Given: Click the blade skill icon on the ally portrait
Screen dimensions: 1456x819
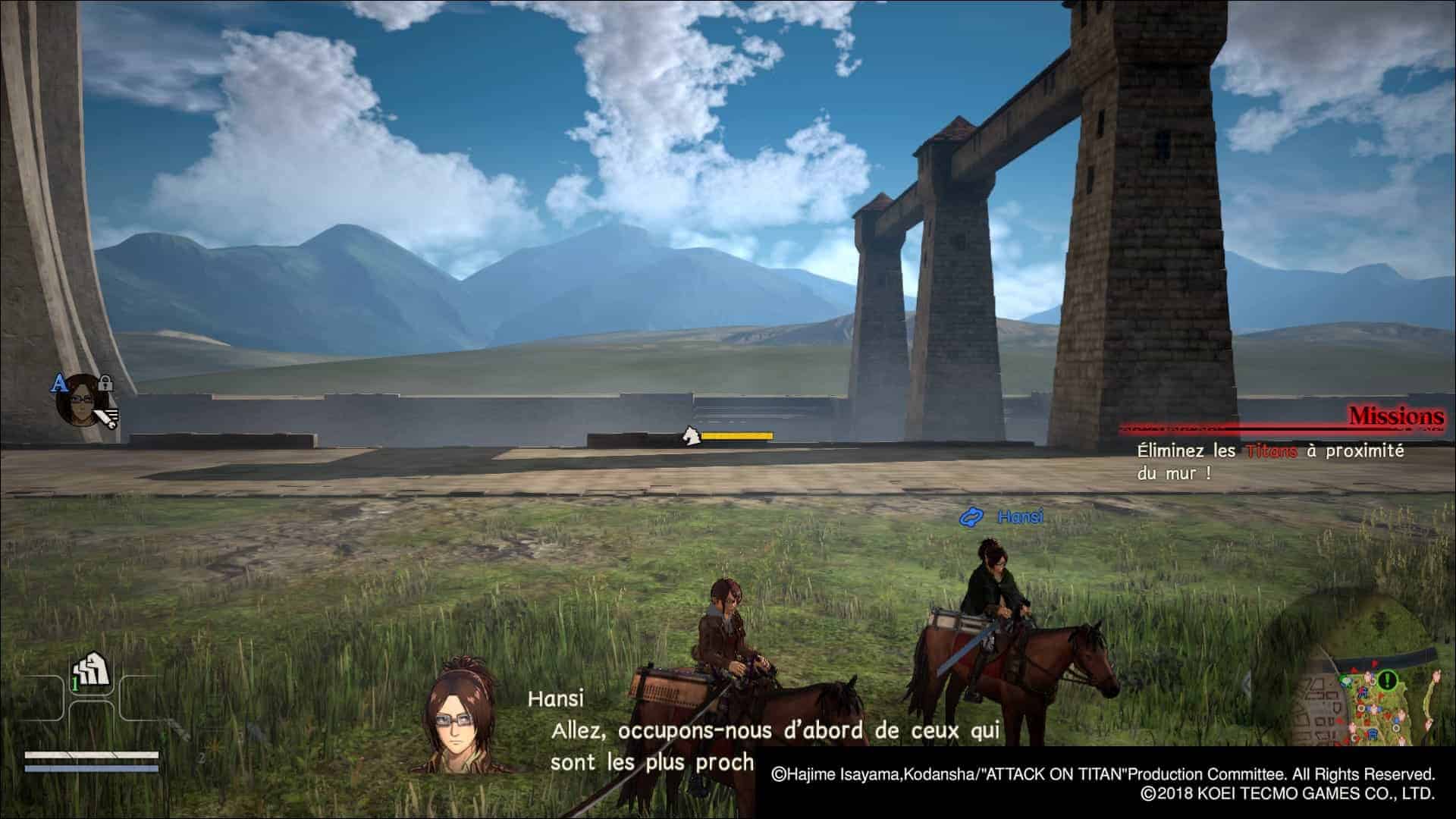Looking at the screenshot, I should point(109,416).
